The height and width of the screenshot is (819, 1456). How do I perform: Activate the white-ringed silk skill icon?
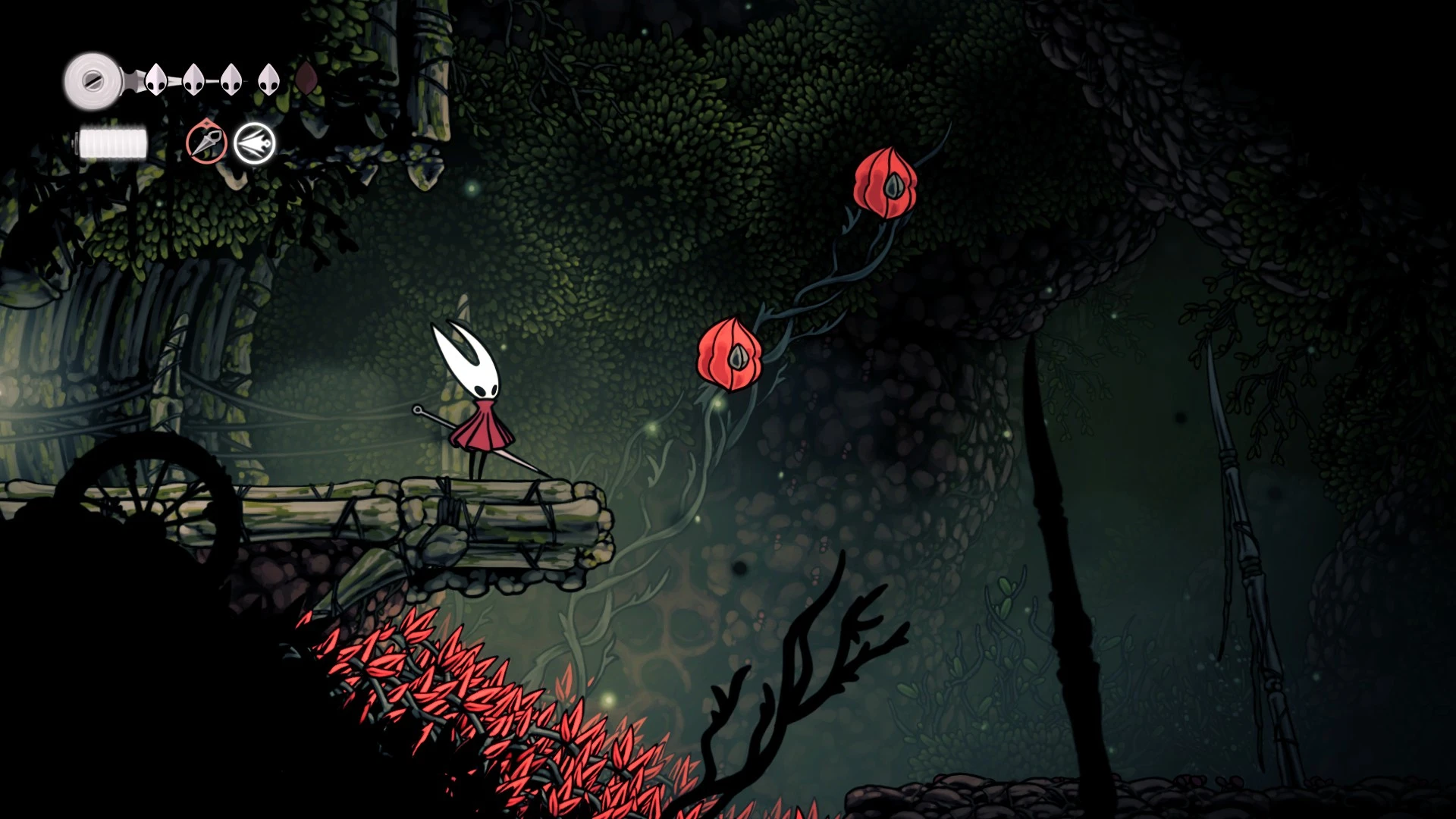[x=254, y=143]
